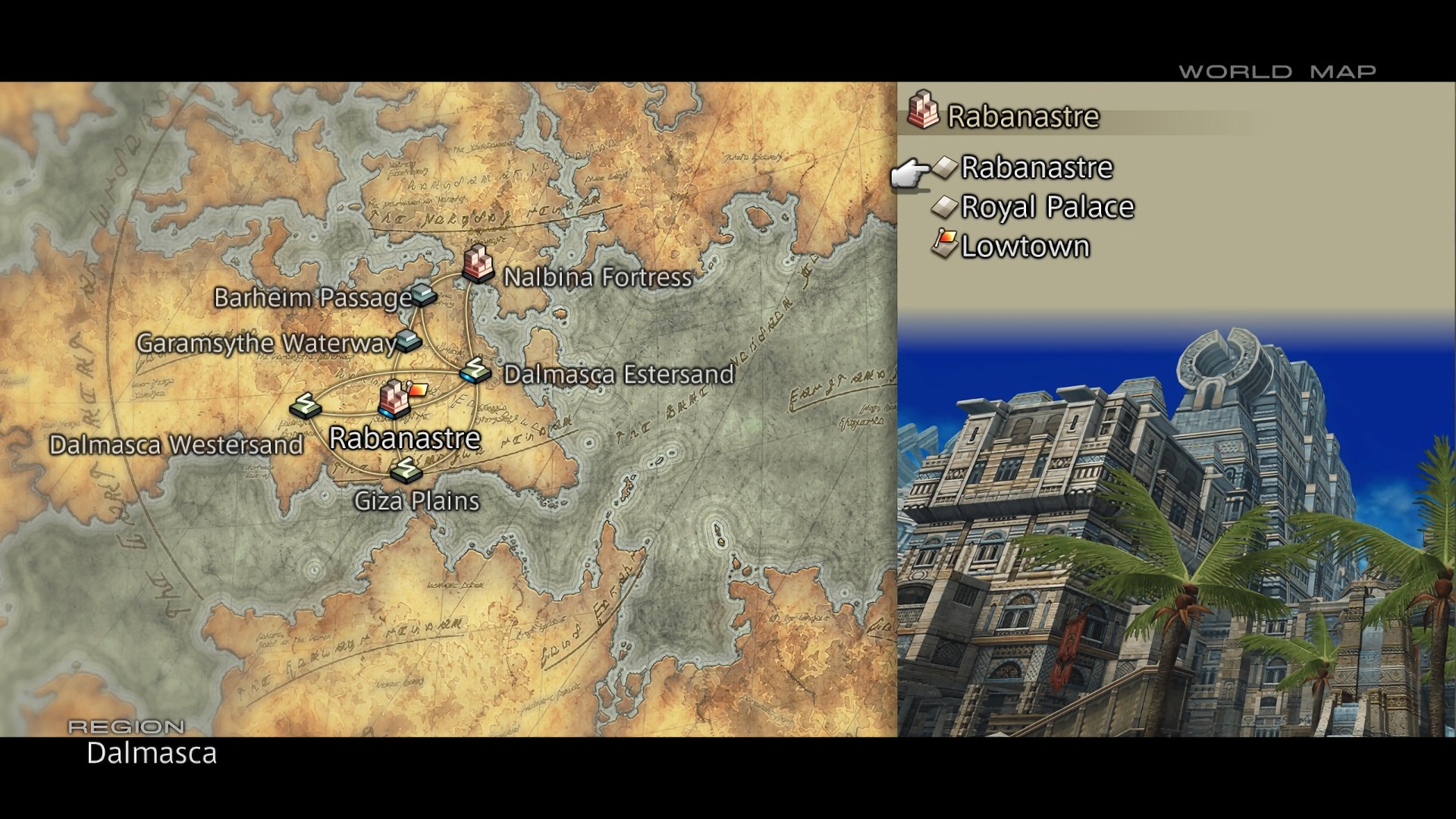The width and height of the screenshot is (1456, 819).
Task: Choose the Giza Plains map marker
Action: point(405,471)
